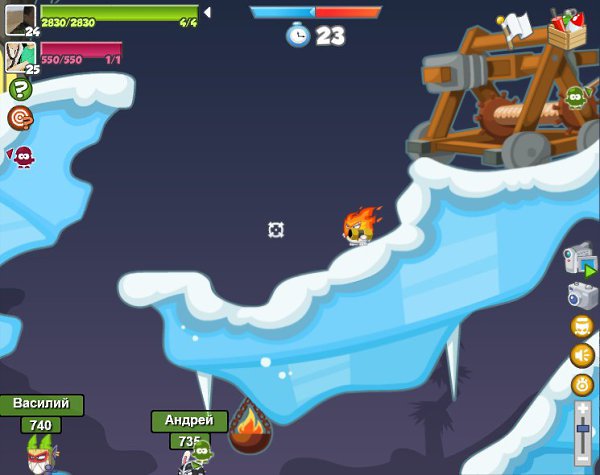The image size is (600, 475).
Task: Click the orange worm face button
Action: pos(582,326)
